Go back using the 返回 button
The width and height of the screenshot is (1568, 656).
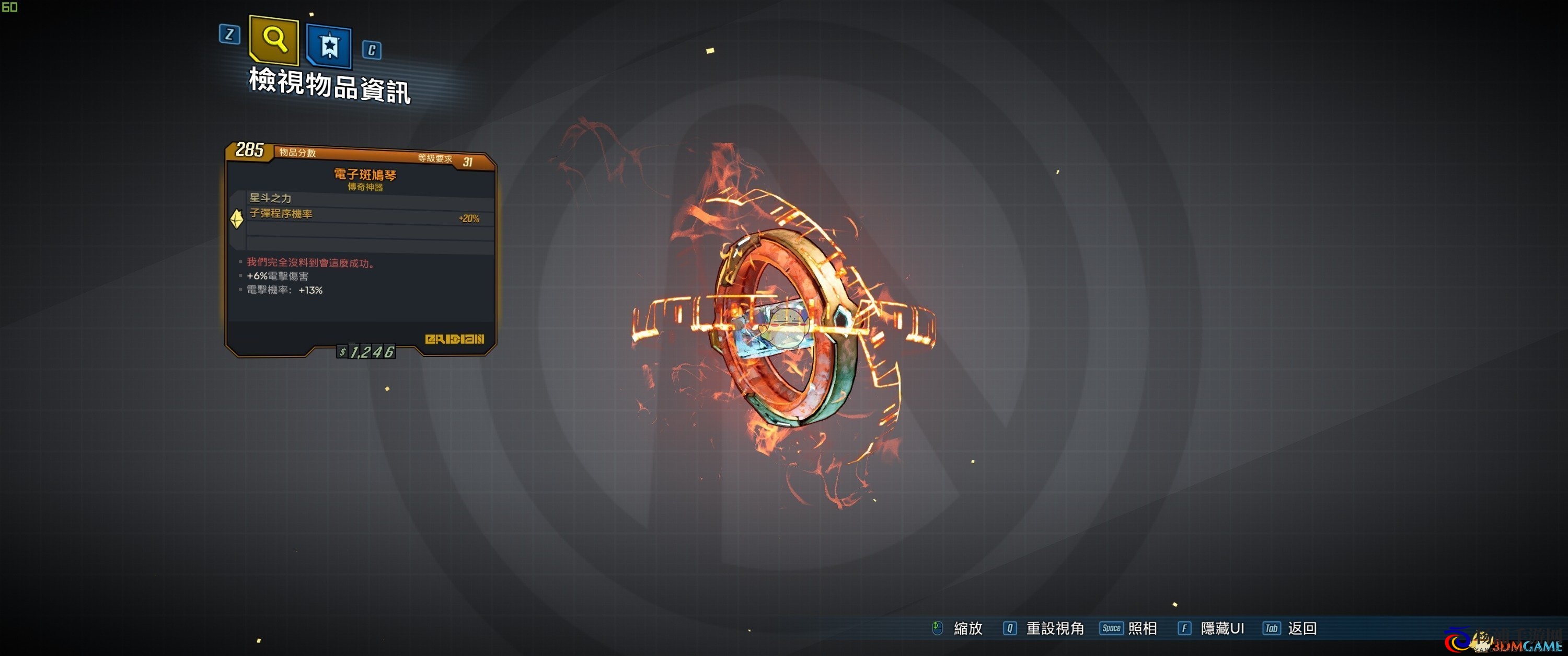pos(1301,628)
